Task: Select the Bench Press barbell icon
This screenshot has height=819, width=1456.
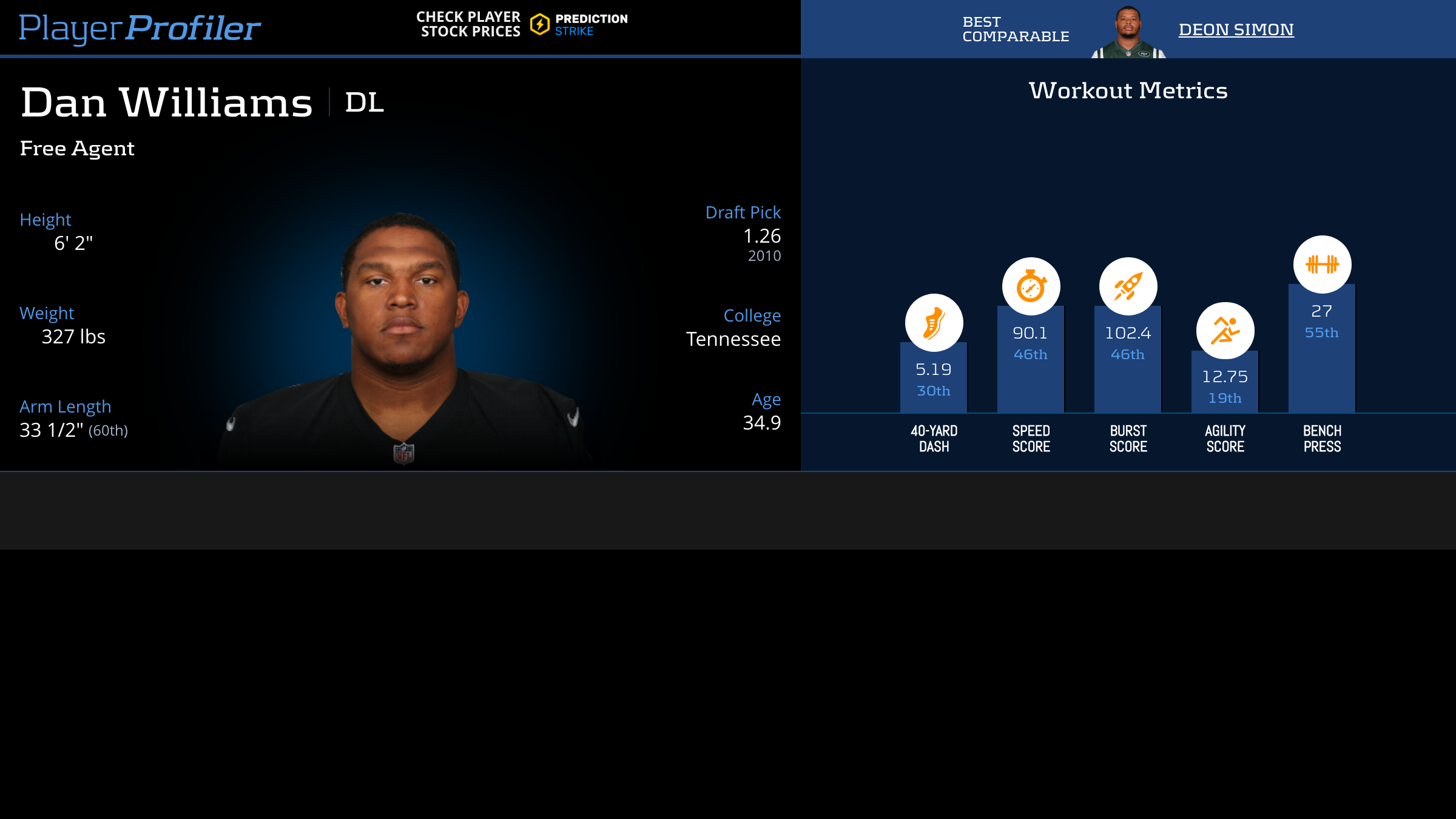Action: (1322, 265)
